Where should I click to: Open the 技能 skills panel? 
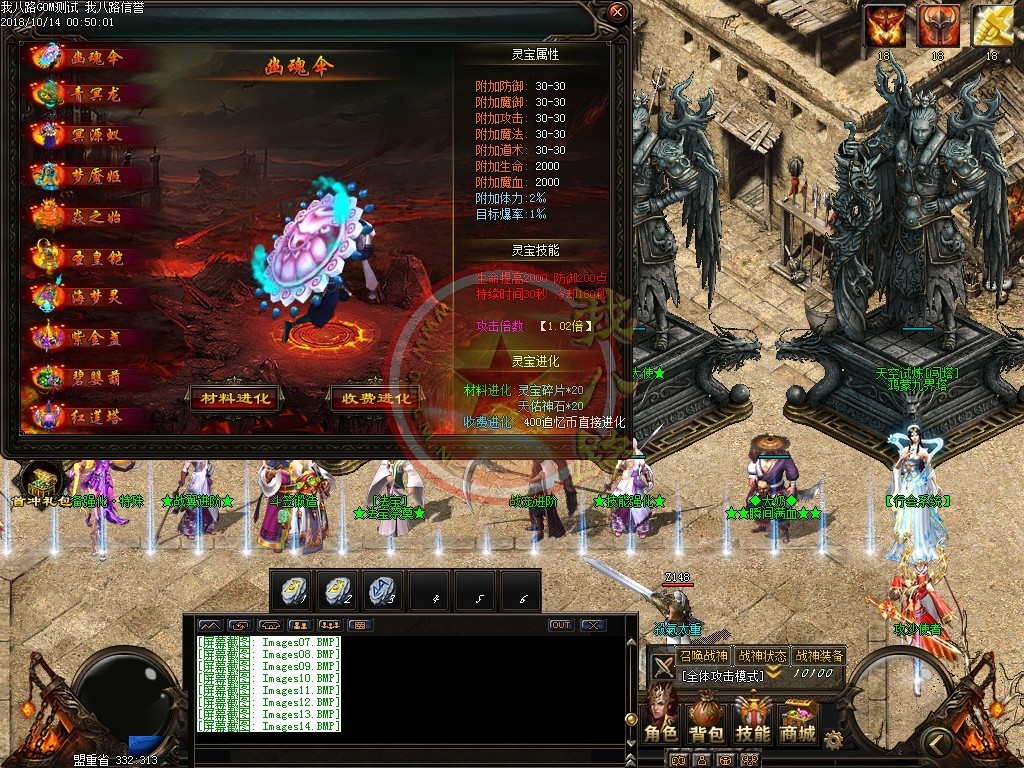click(x=754, y=716)
